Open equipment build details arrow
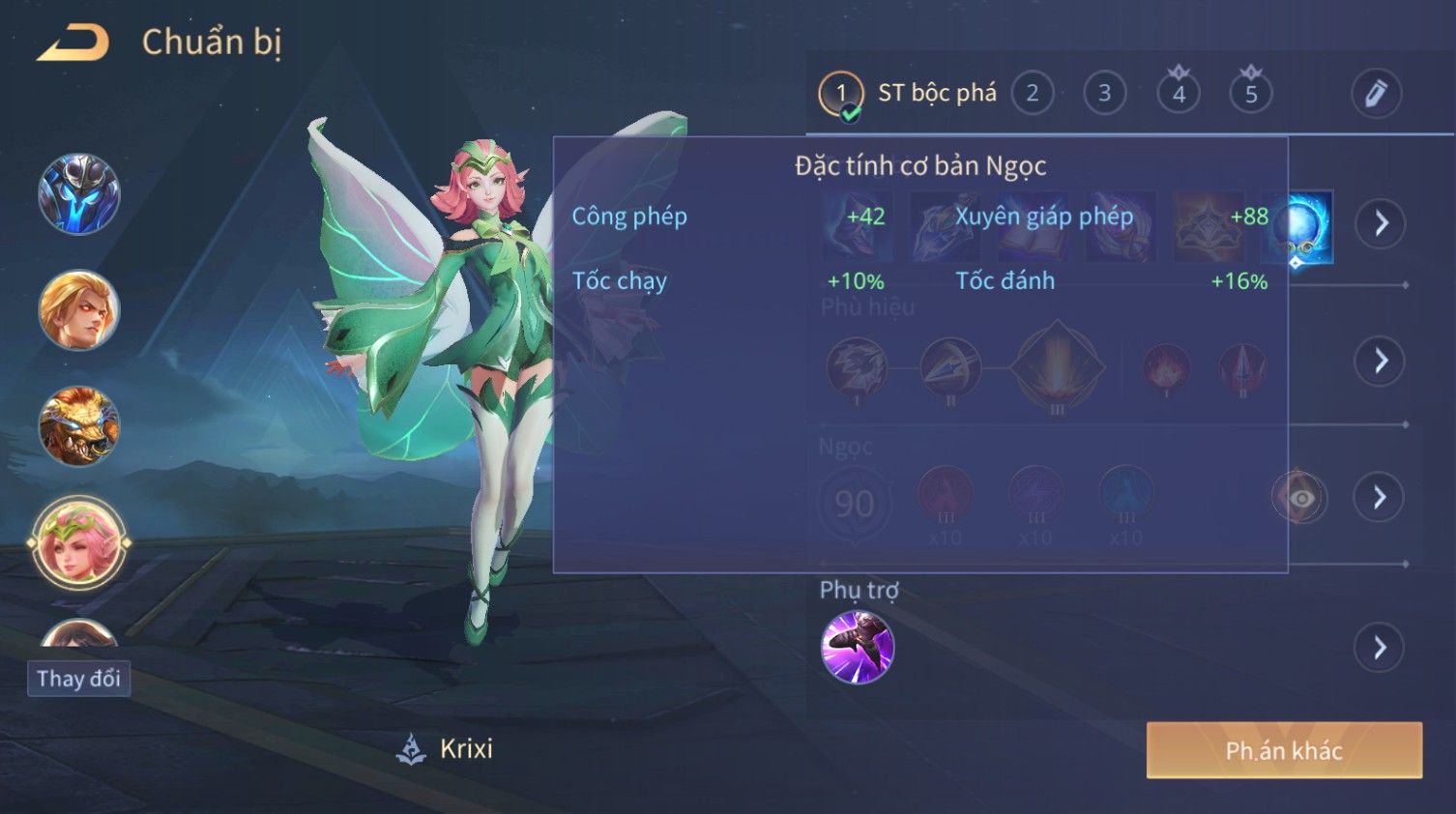 click(x=1381, y=224)
